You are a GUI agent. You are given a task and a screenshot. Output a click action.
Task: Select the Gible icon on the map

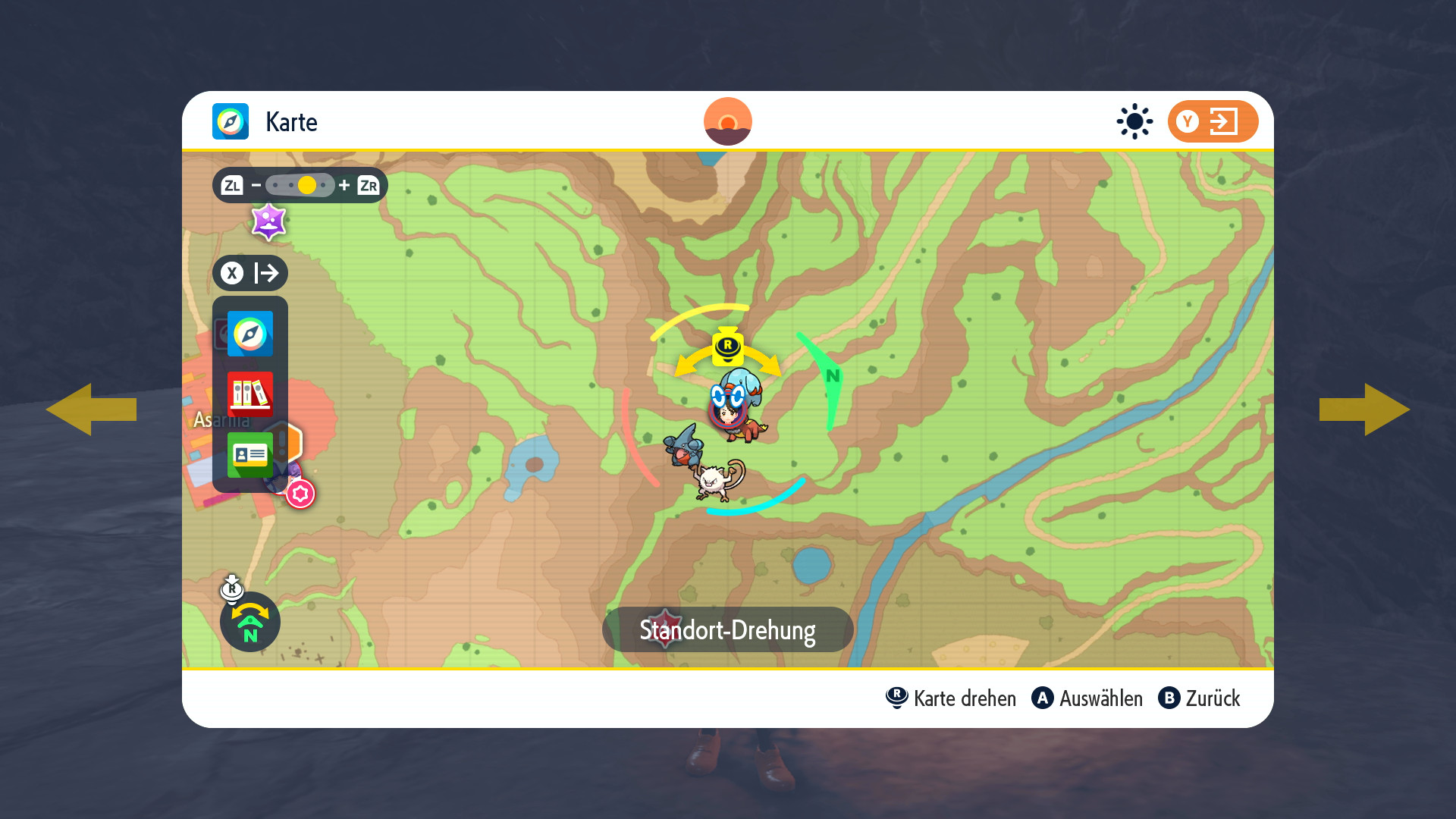click(684, 445)
